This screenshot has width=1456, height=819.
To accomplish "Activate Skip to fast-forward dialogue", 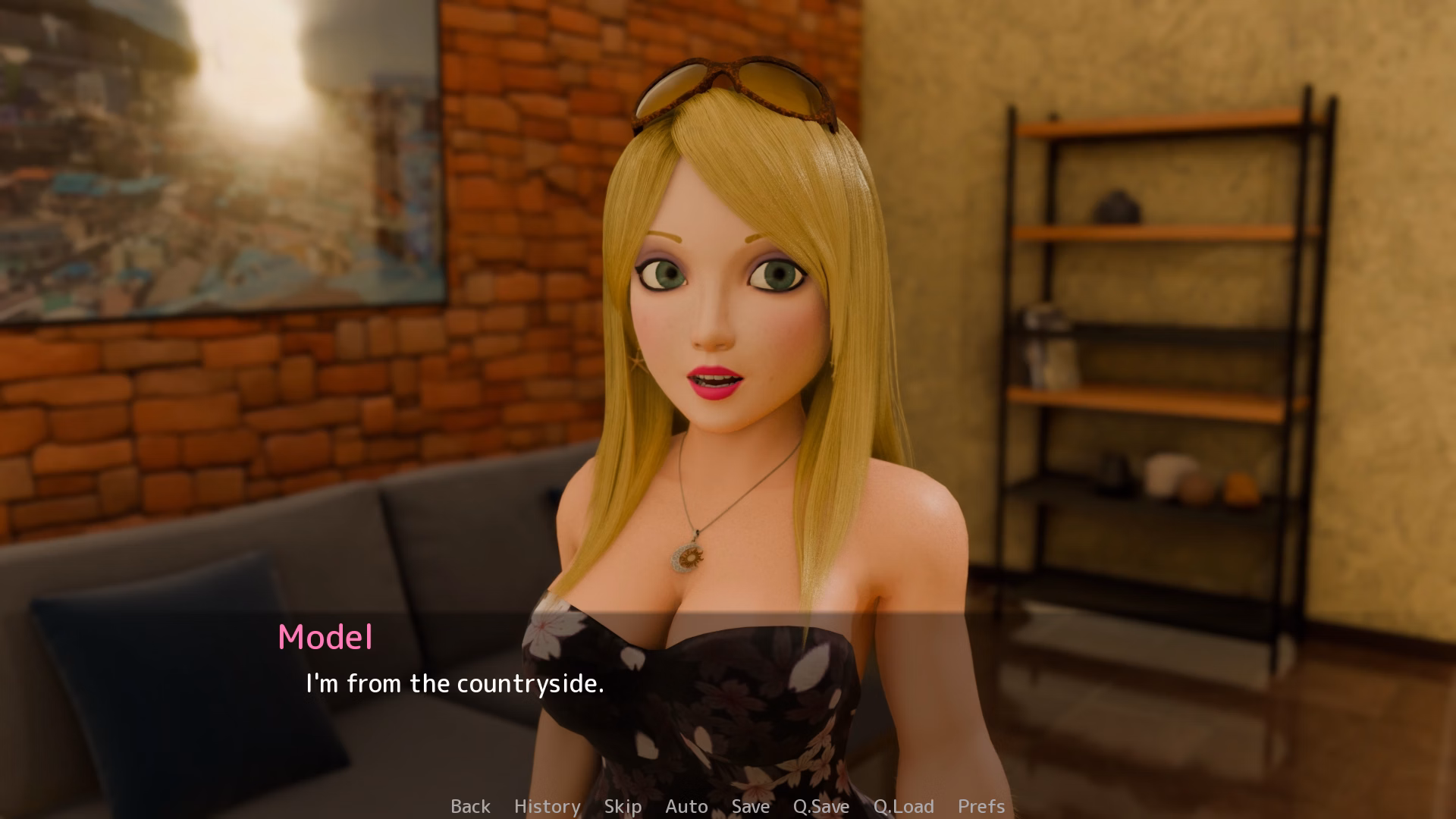I will point(623,806).
